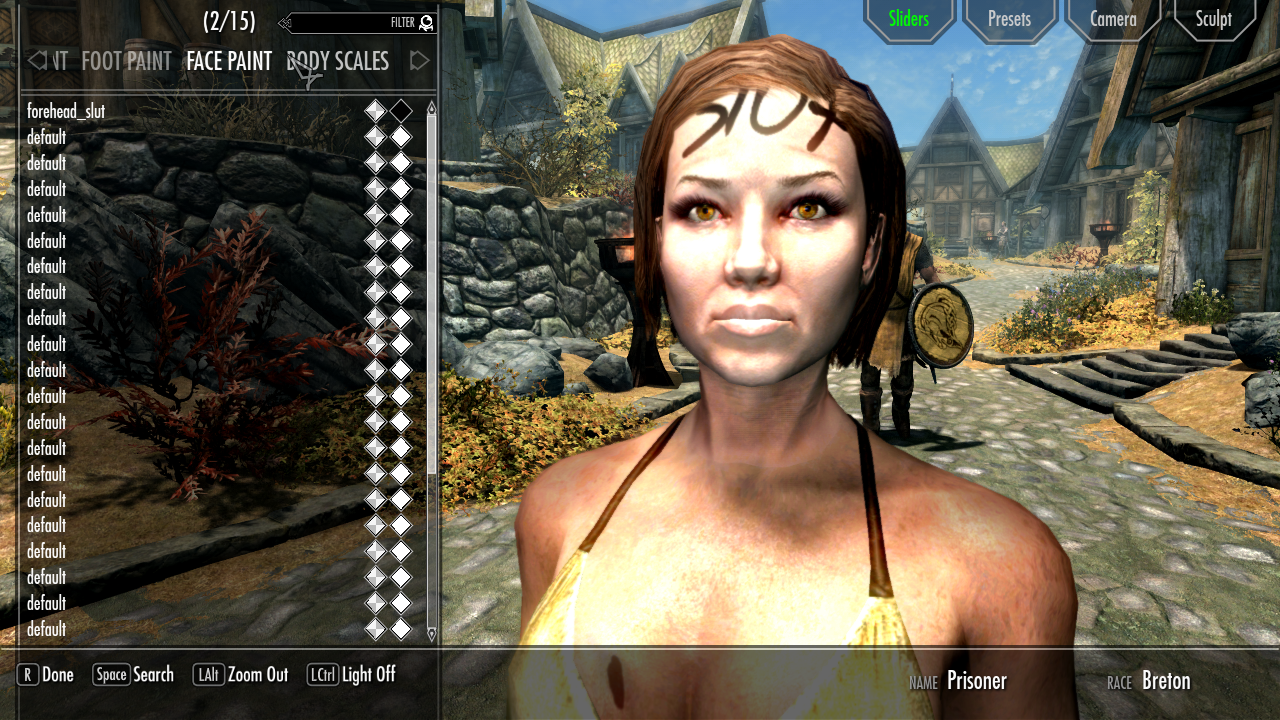Switch to the Presets tab

click(1009, 18)
